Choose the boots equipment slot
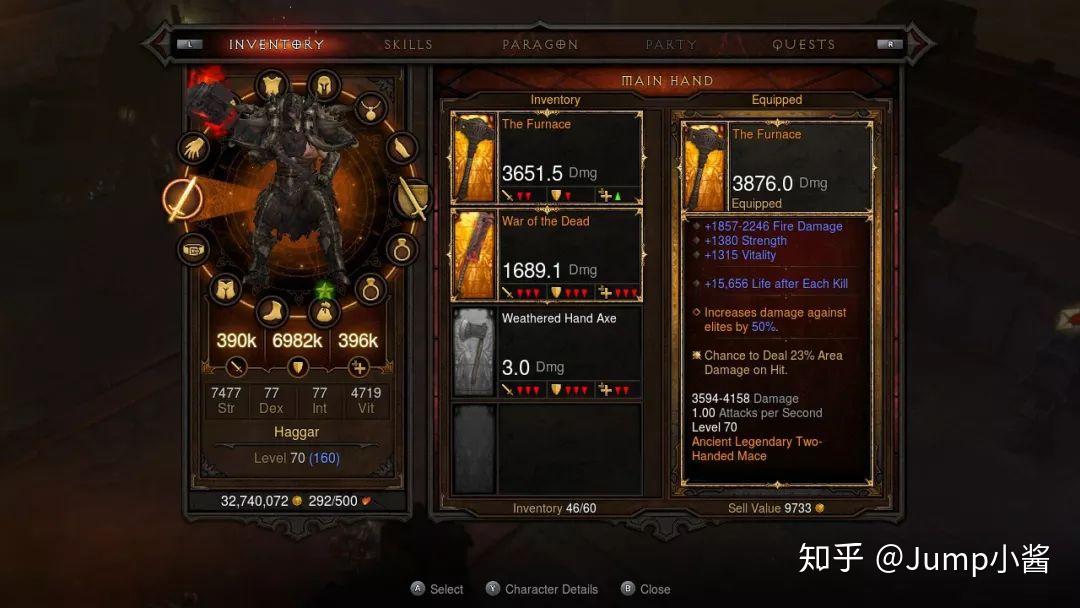Image resolution: width=1080 pixels, height=608 pixels. 272,312
